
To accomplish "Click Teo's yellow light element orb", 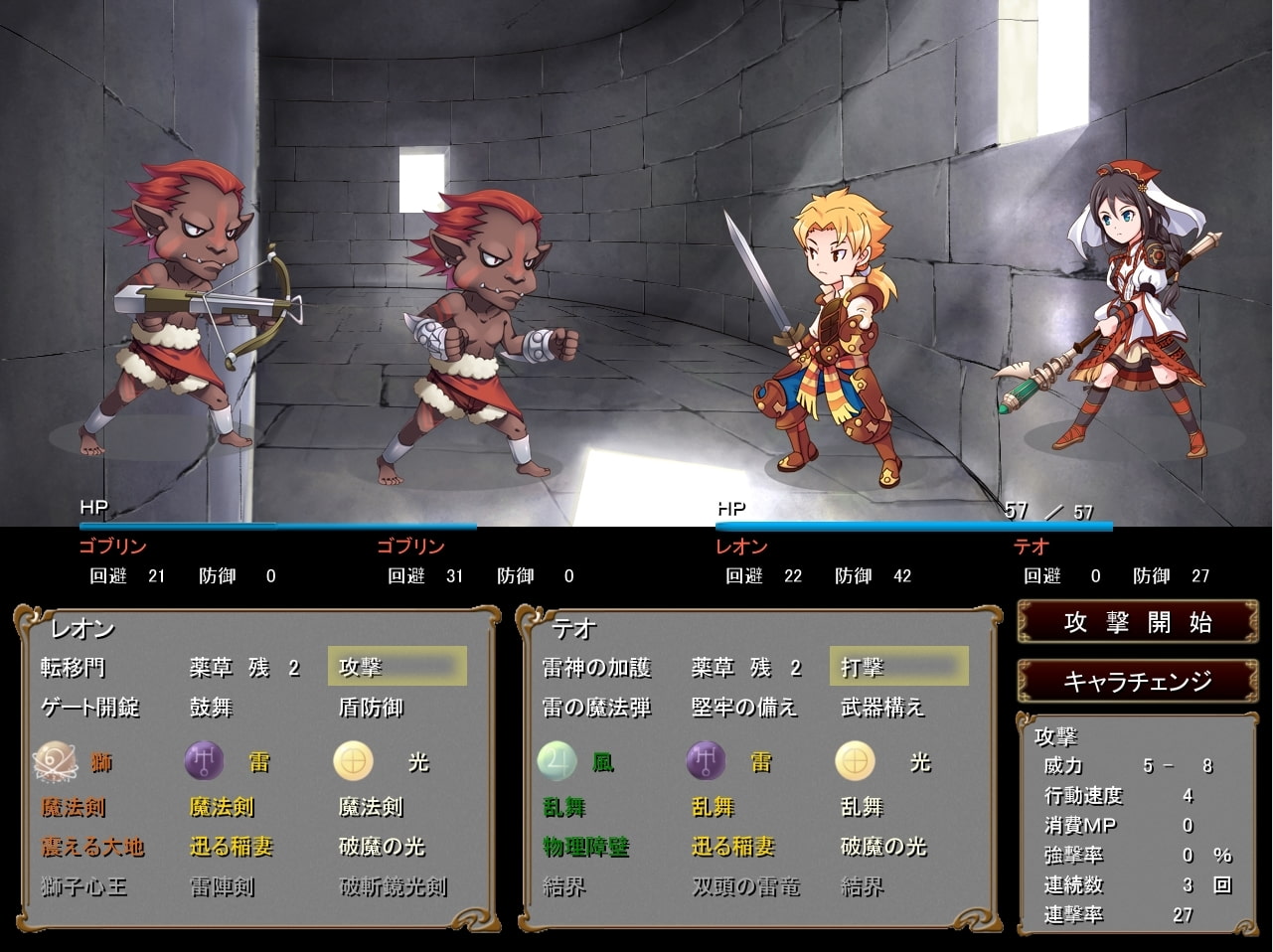I will (x=856, y=762).
